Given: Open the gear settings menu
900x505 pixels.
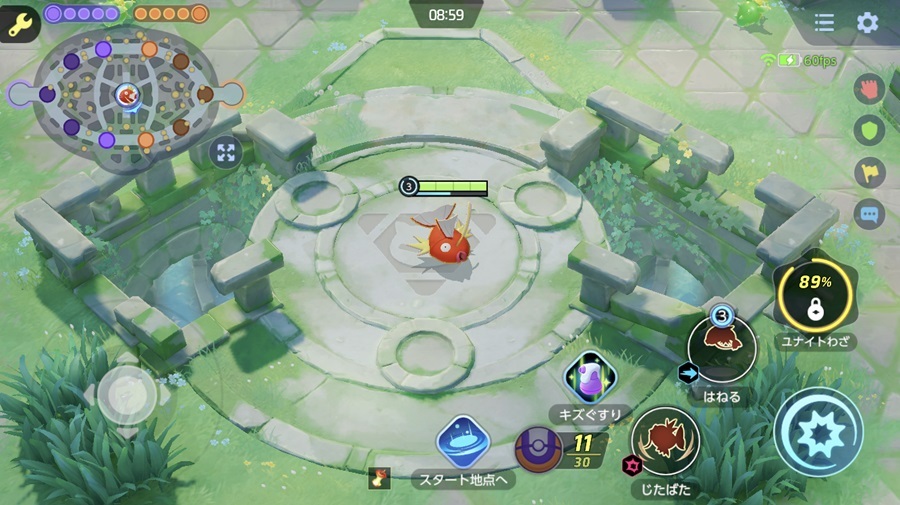Looking at the screenshot, I should [x=867, y=23].
